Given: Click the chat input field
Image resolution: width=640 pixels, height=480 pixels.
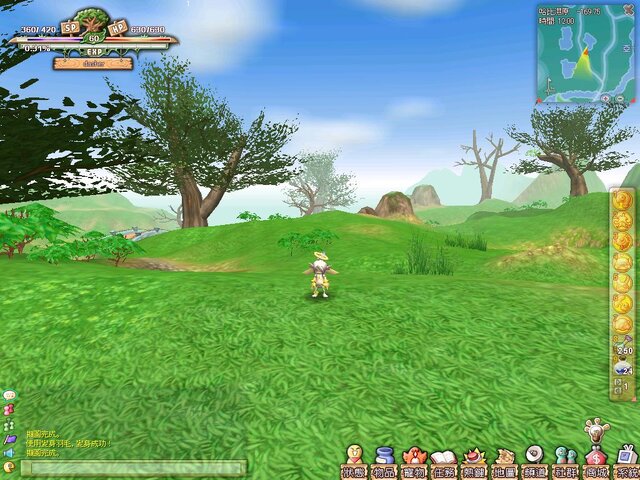Looking at the screenshot, I should click(130, 467).
